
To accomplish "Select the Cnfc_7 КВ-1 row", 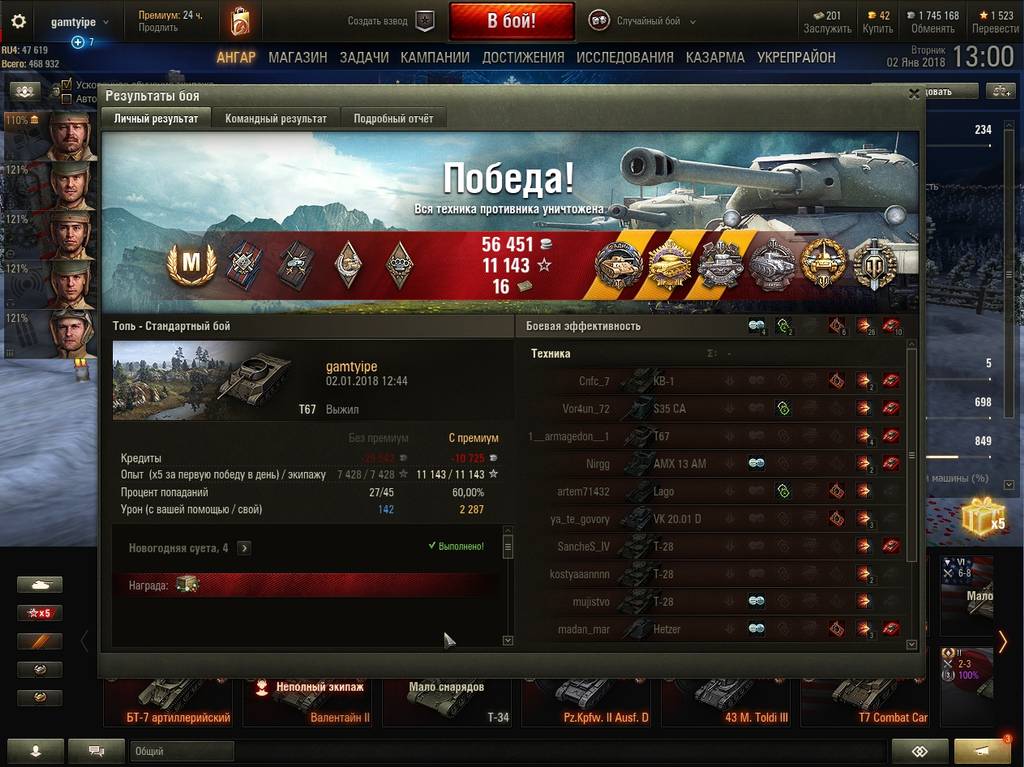I will pos(715,381).
